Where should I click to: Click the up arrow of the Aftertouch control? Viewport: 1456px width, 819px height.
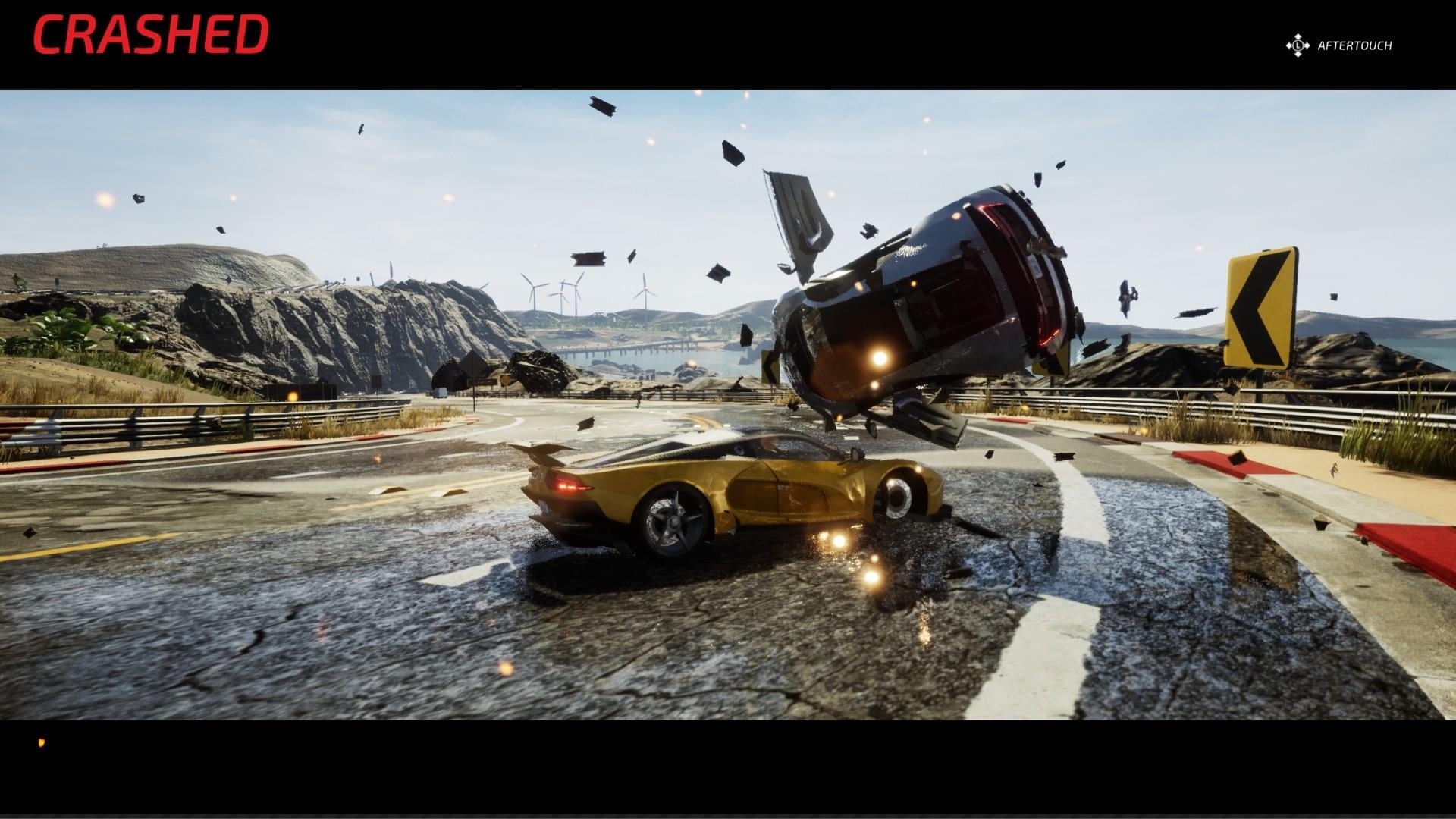pos(1298,36)
